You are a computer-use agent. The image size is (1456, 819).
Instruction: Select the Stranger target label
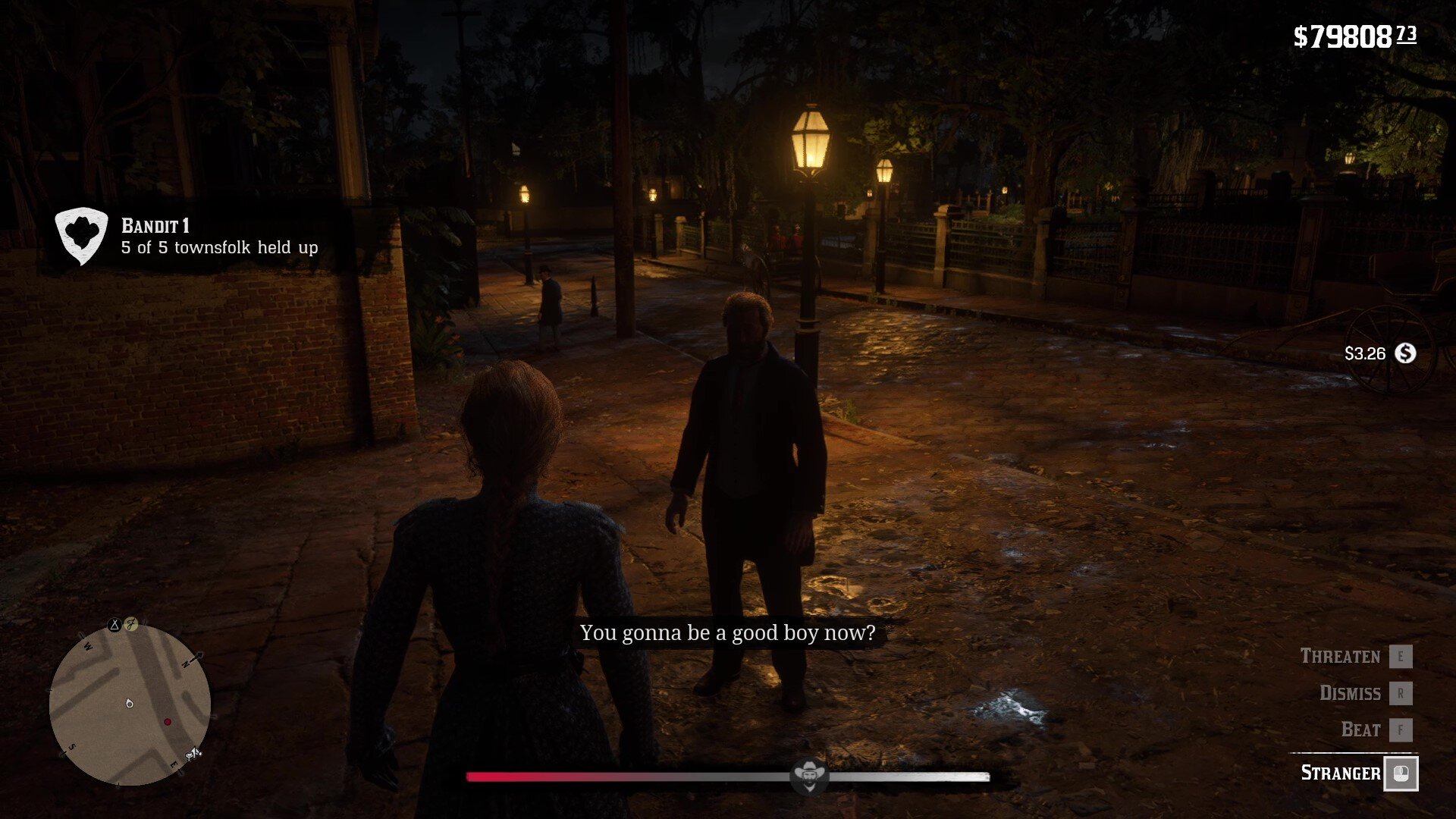point(1340,773)
